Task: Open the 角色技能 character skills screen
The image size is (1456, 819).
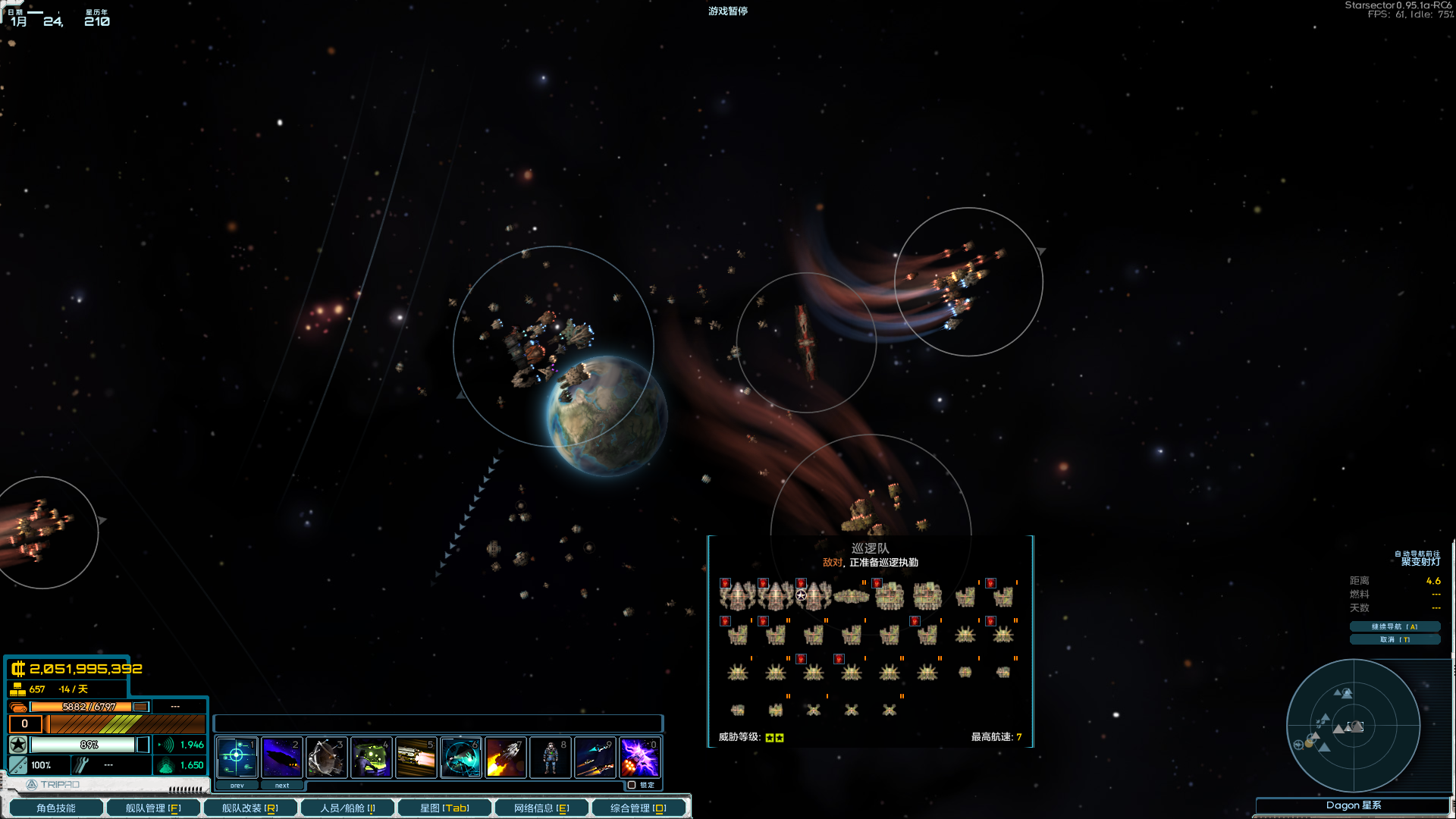Action: [56, 808]
